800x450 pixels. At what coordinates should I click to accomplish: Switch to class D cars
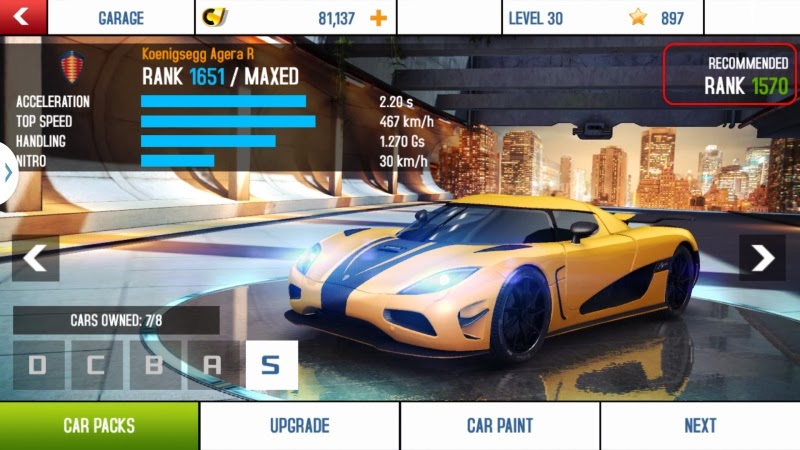point(38,365)
